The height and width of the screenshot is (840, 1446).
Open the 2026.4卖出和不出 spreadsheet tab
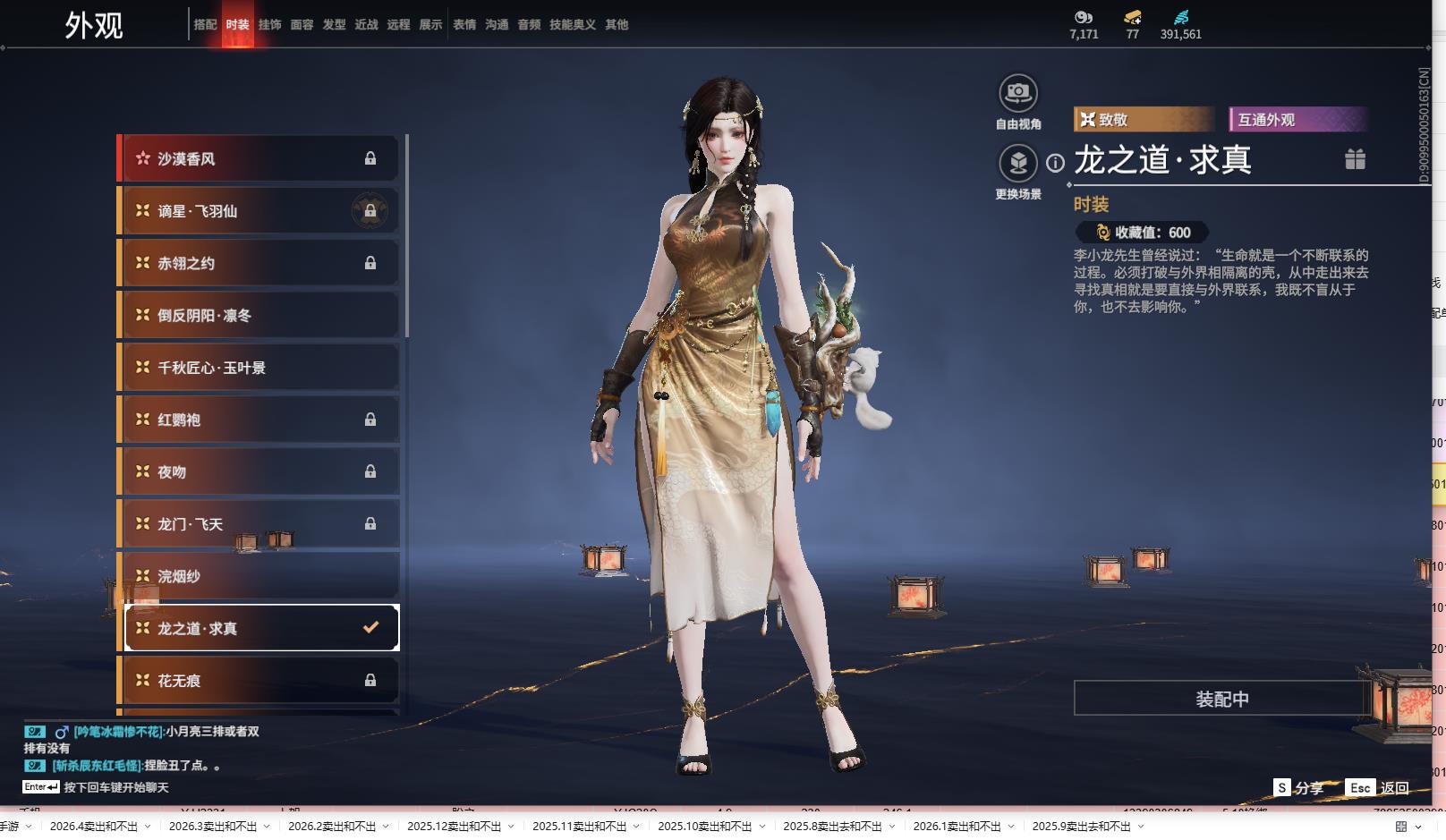[94, 827]
